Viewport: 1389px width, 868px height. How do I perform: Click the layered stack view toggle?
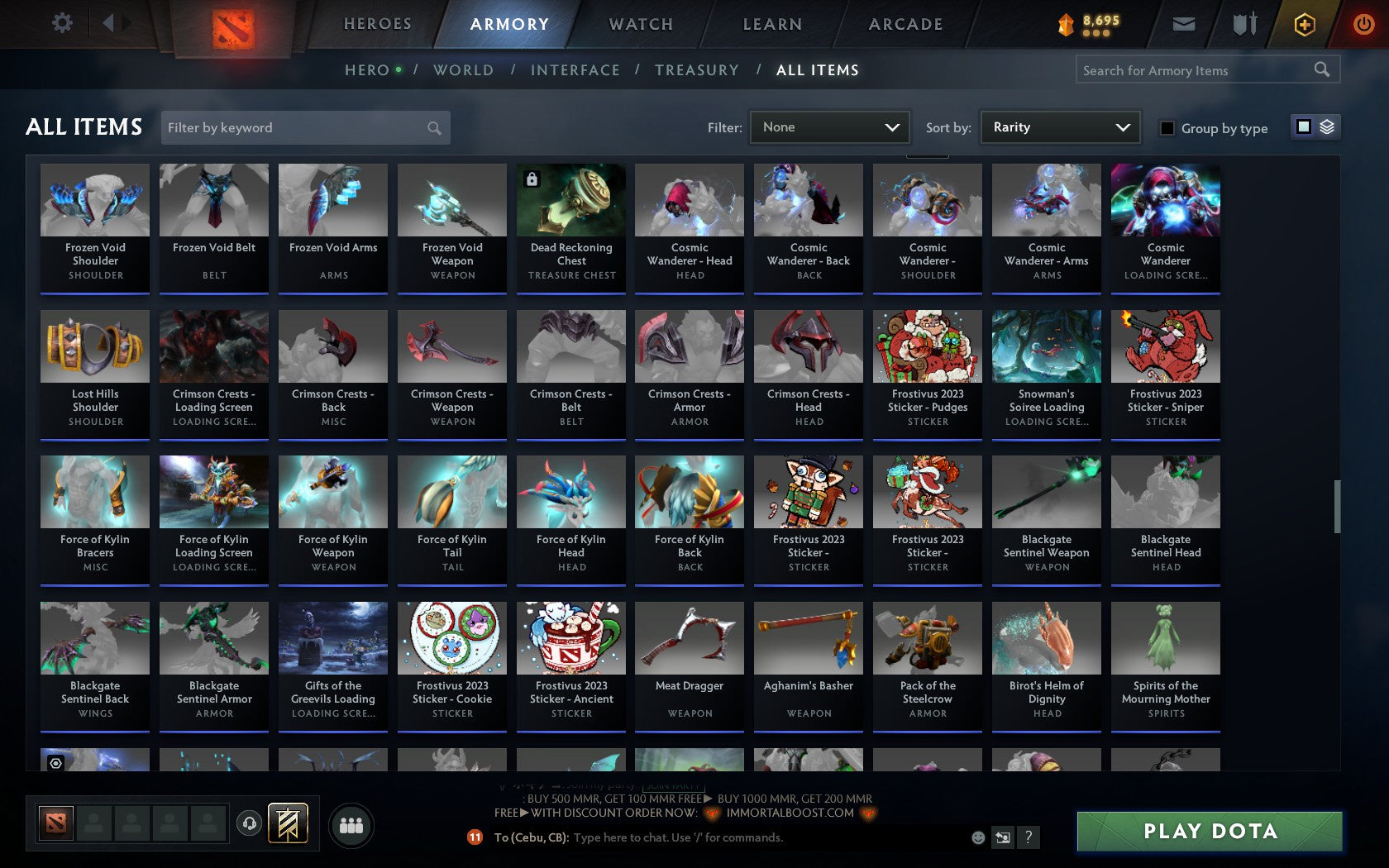point(1327,127)
